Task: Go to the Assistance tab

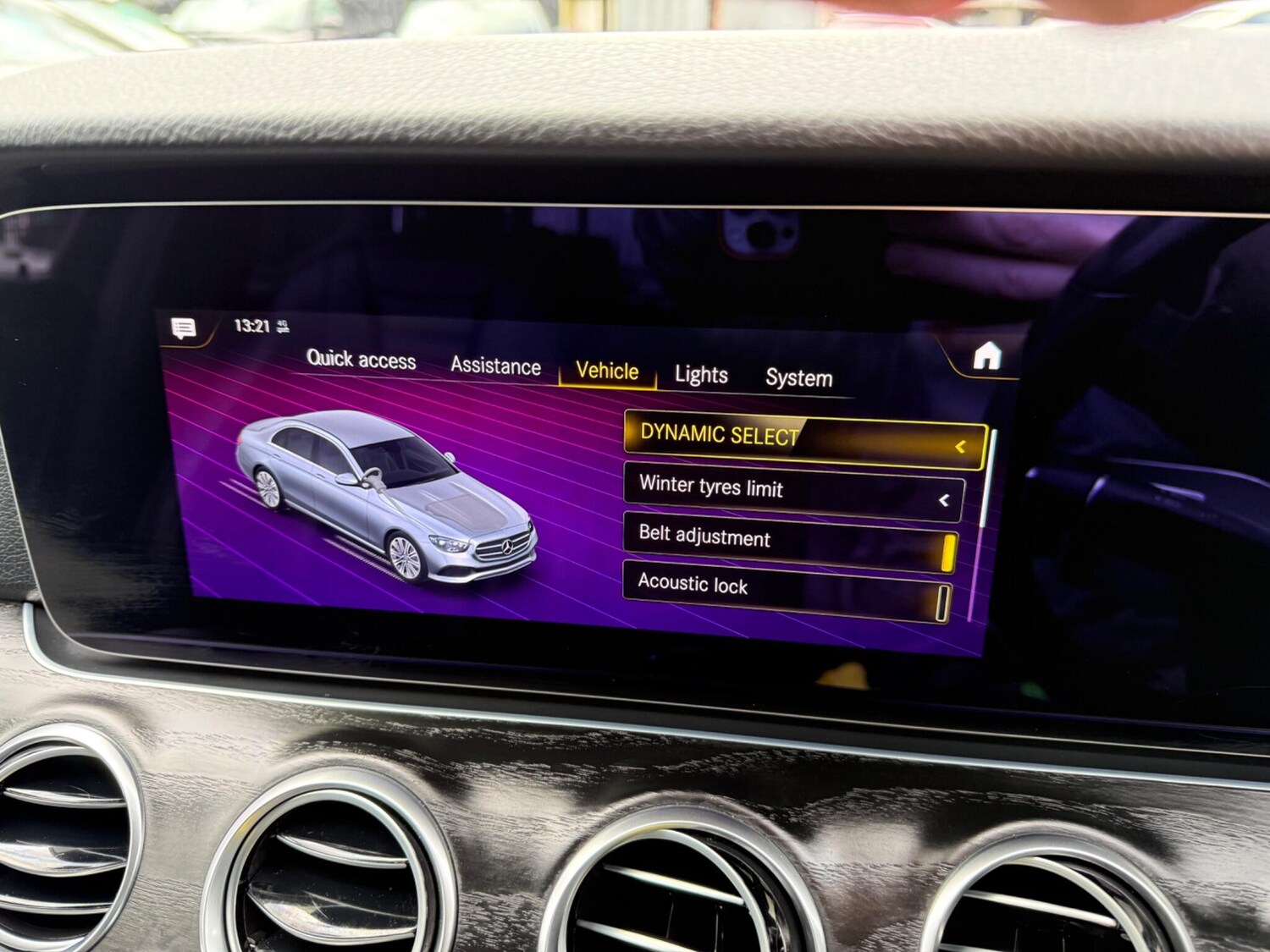Action: point(495,366)
